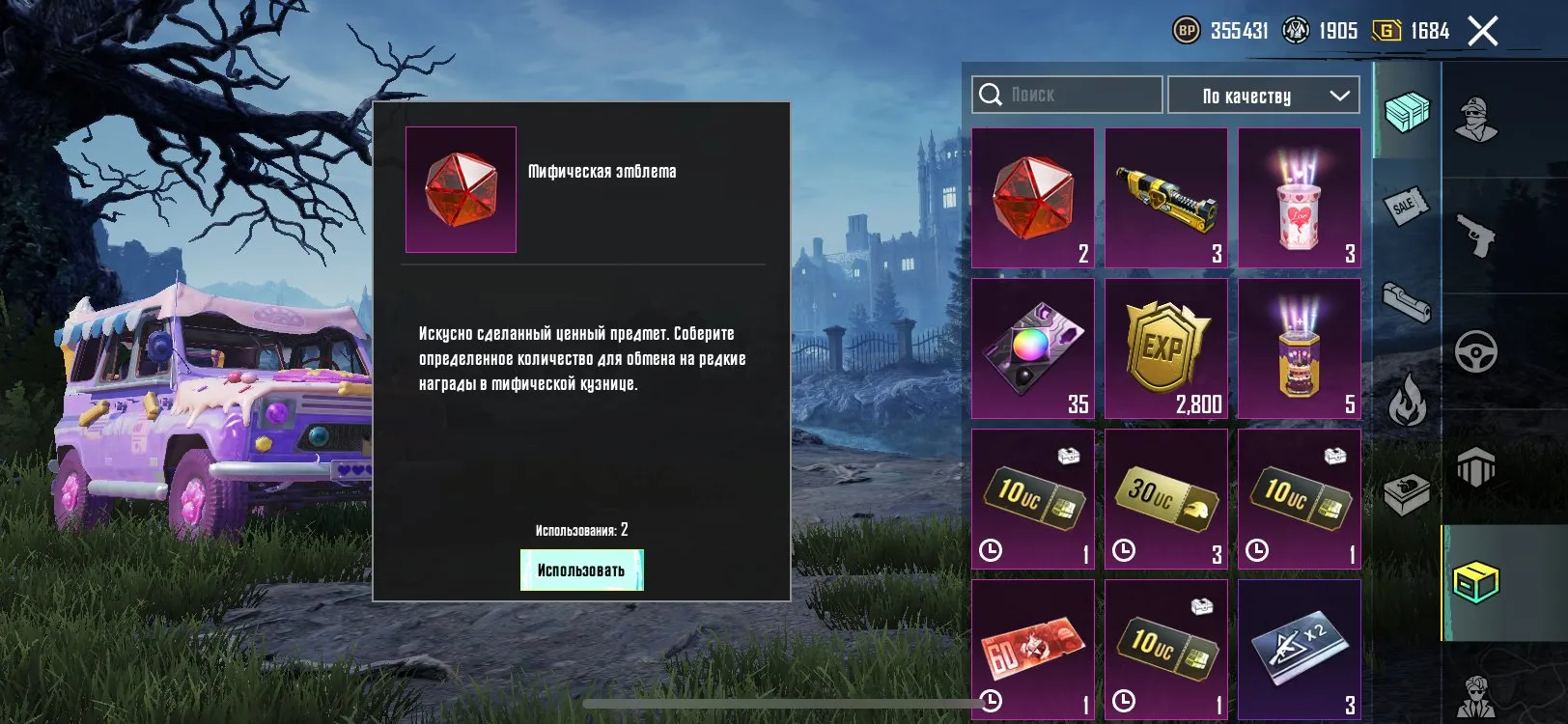Select the 30UC golden voucher item
Screen dimensions: 1568x724
[x=1165, y=497]
